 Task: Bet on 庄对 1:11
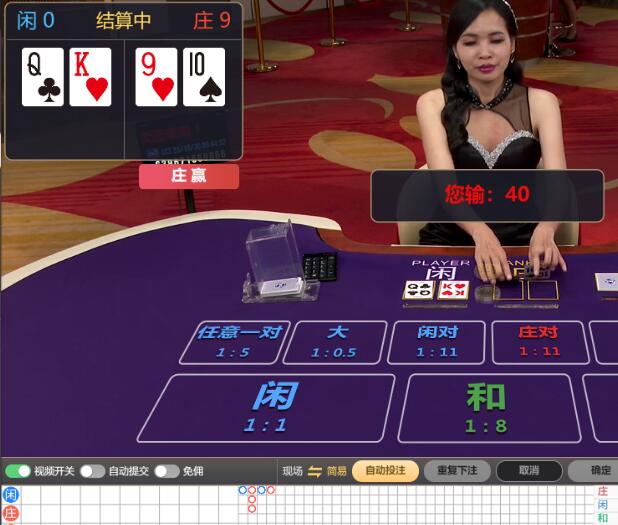click(539, 342)
